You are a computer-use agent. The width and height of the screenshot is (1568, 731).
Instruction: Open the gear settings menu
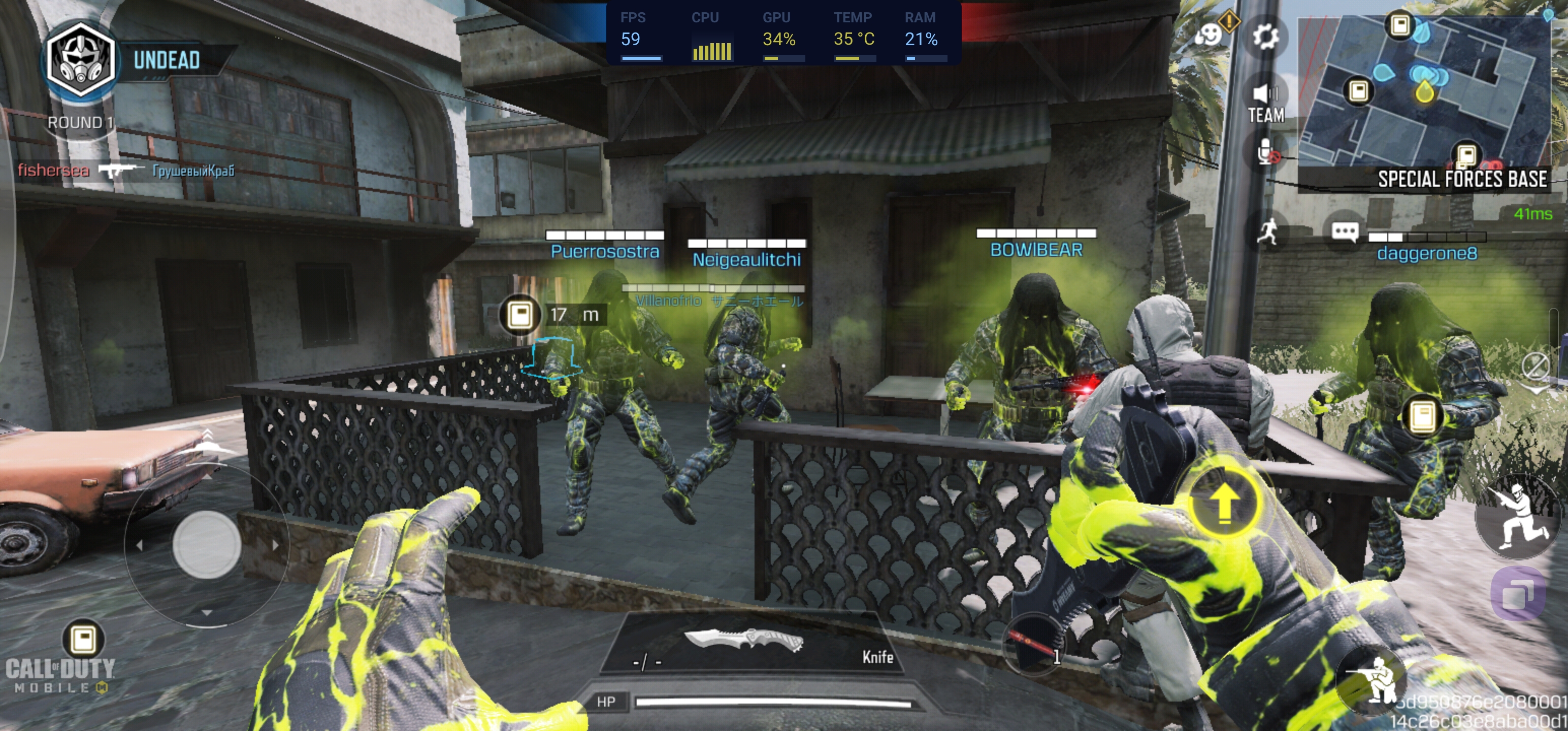(1266, 37)
